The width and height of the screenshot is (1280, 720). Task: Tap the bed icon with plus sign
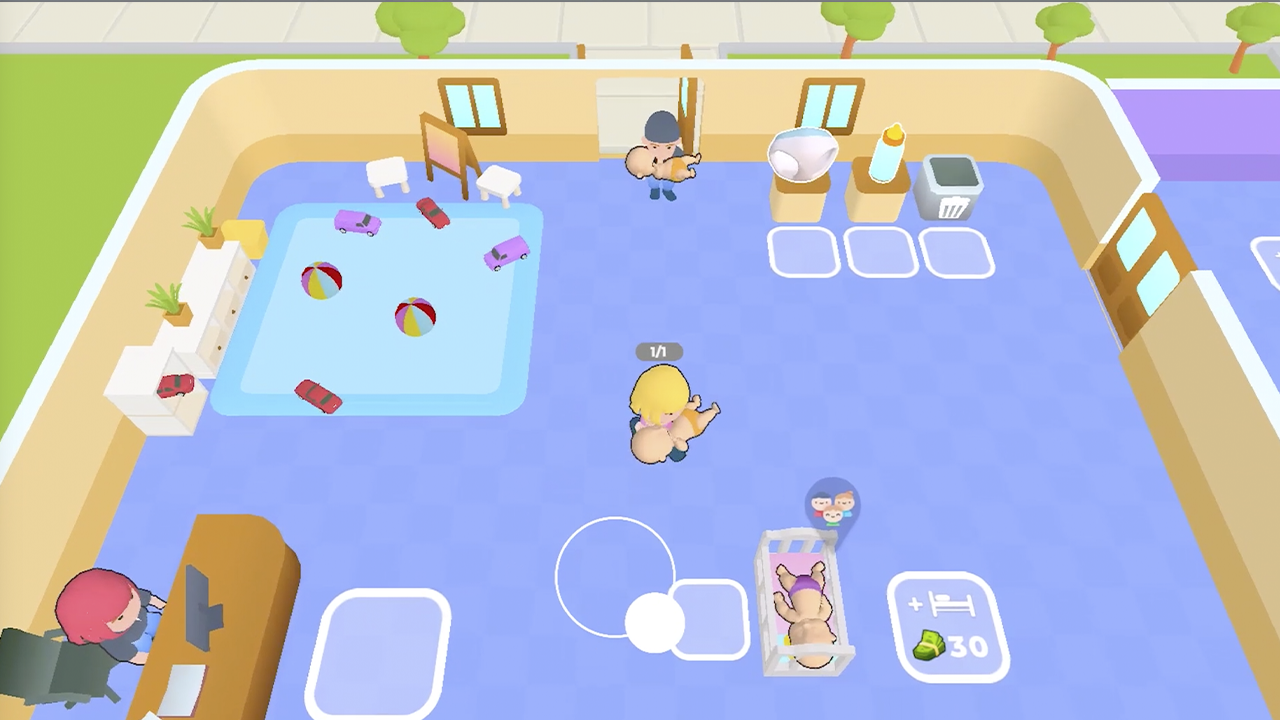coord(951,603)
